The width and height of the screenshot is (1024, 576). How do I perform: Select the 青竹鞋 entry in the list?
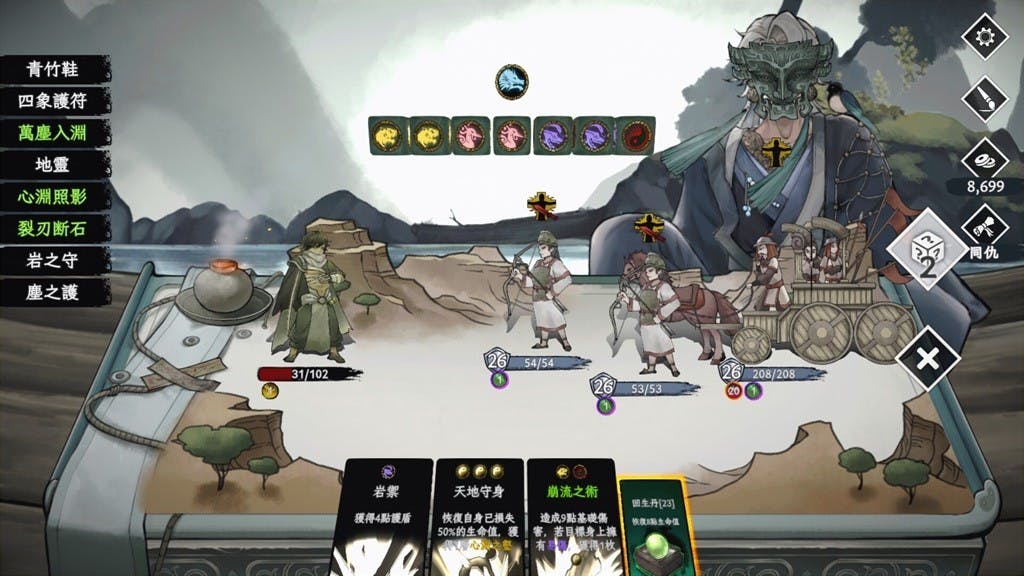tap(55, 70)
